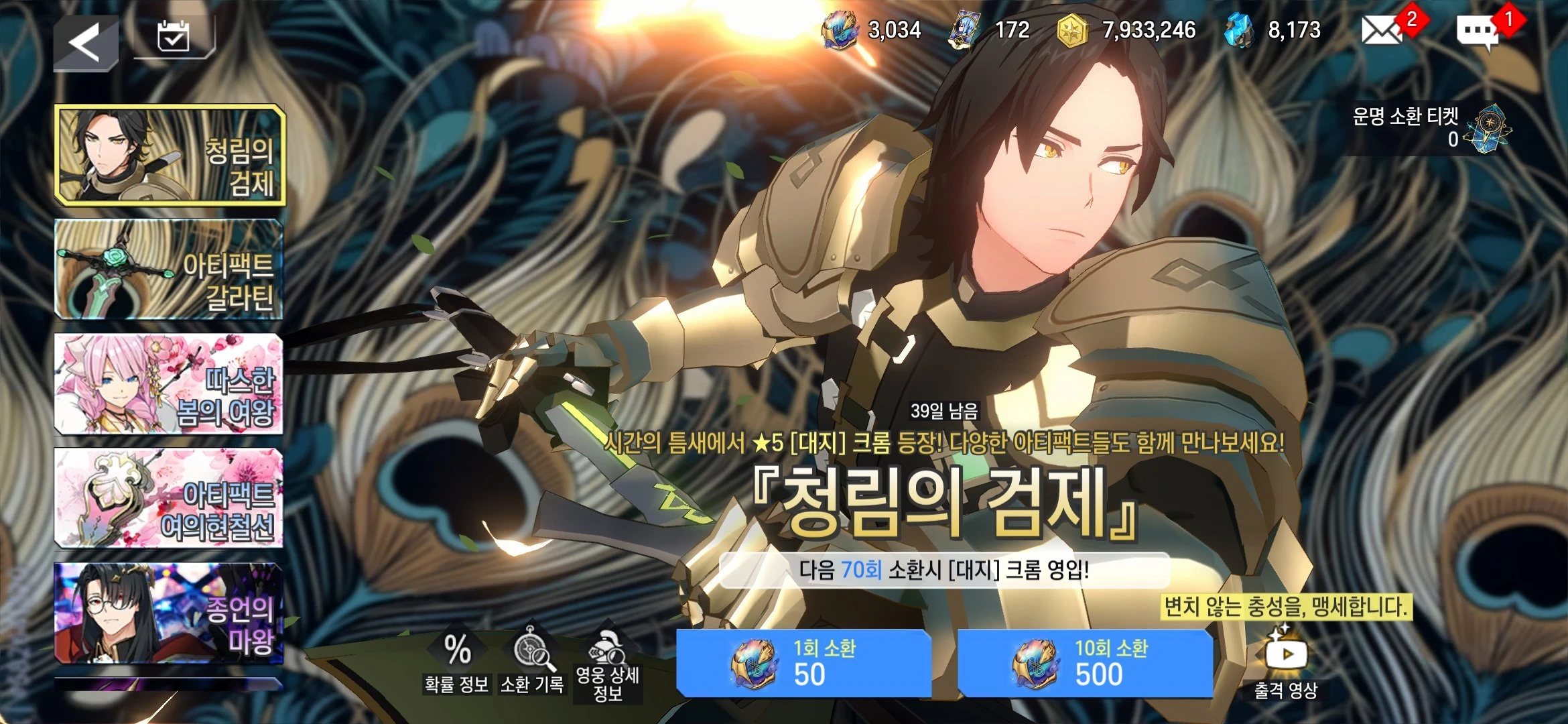Go back using the arrow button

click(x=86, y=44)
